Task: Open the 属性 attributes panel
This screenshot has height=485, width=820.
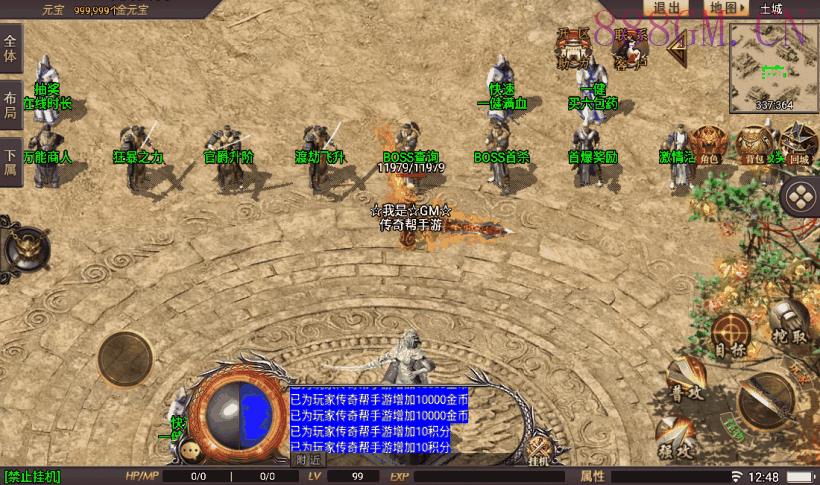Action: point(593,476)
